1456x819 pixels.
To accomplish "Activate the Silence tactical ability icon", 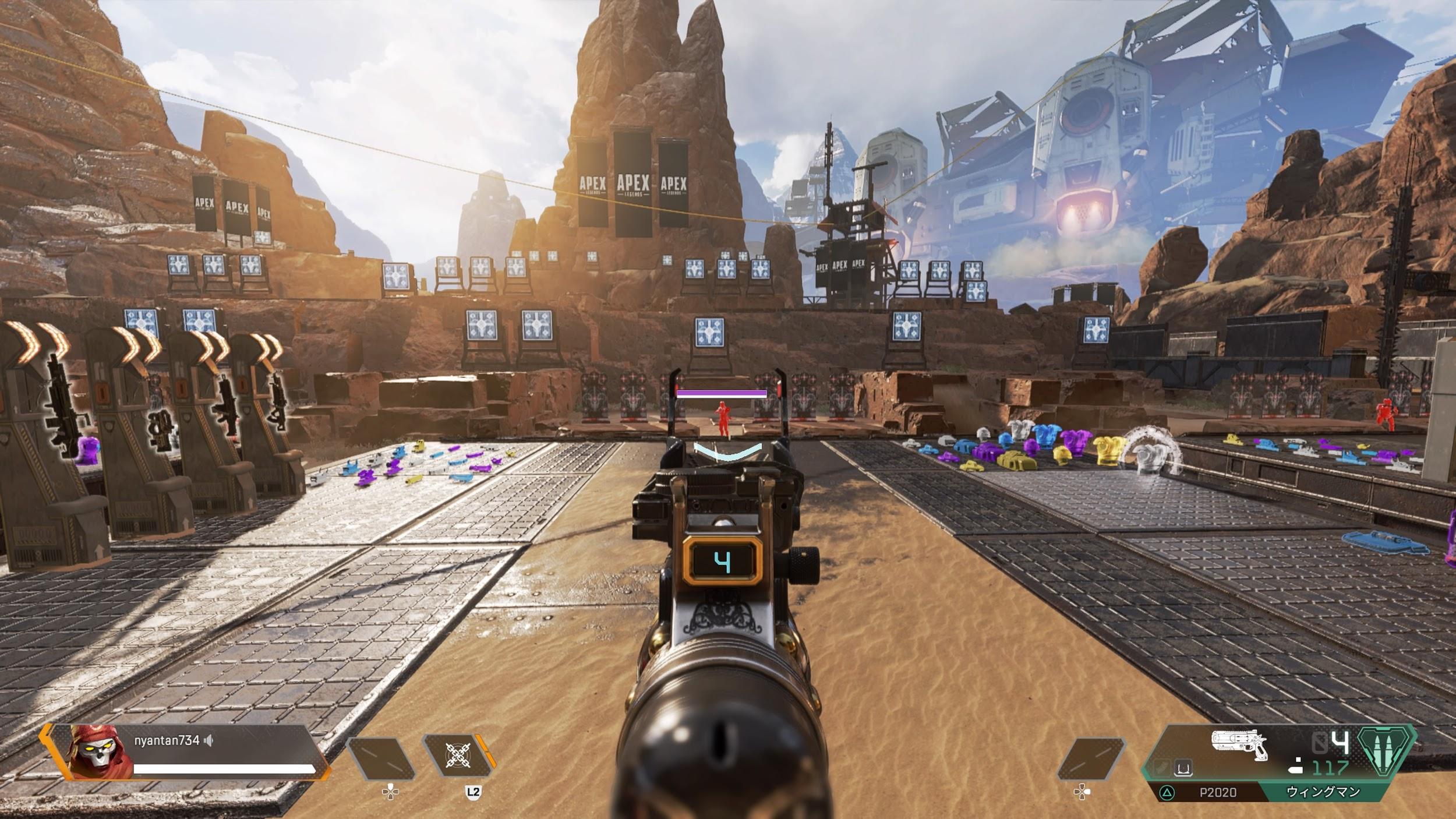I will point(458,756).
